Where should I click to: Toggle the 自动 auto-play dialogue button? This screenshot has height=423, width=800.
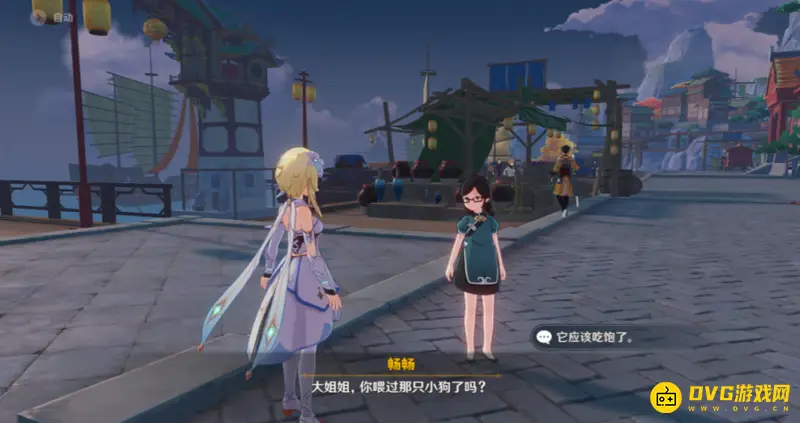[53, 16]
